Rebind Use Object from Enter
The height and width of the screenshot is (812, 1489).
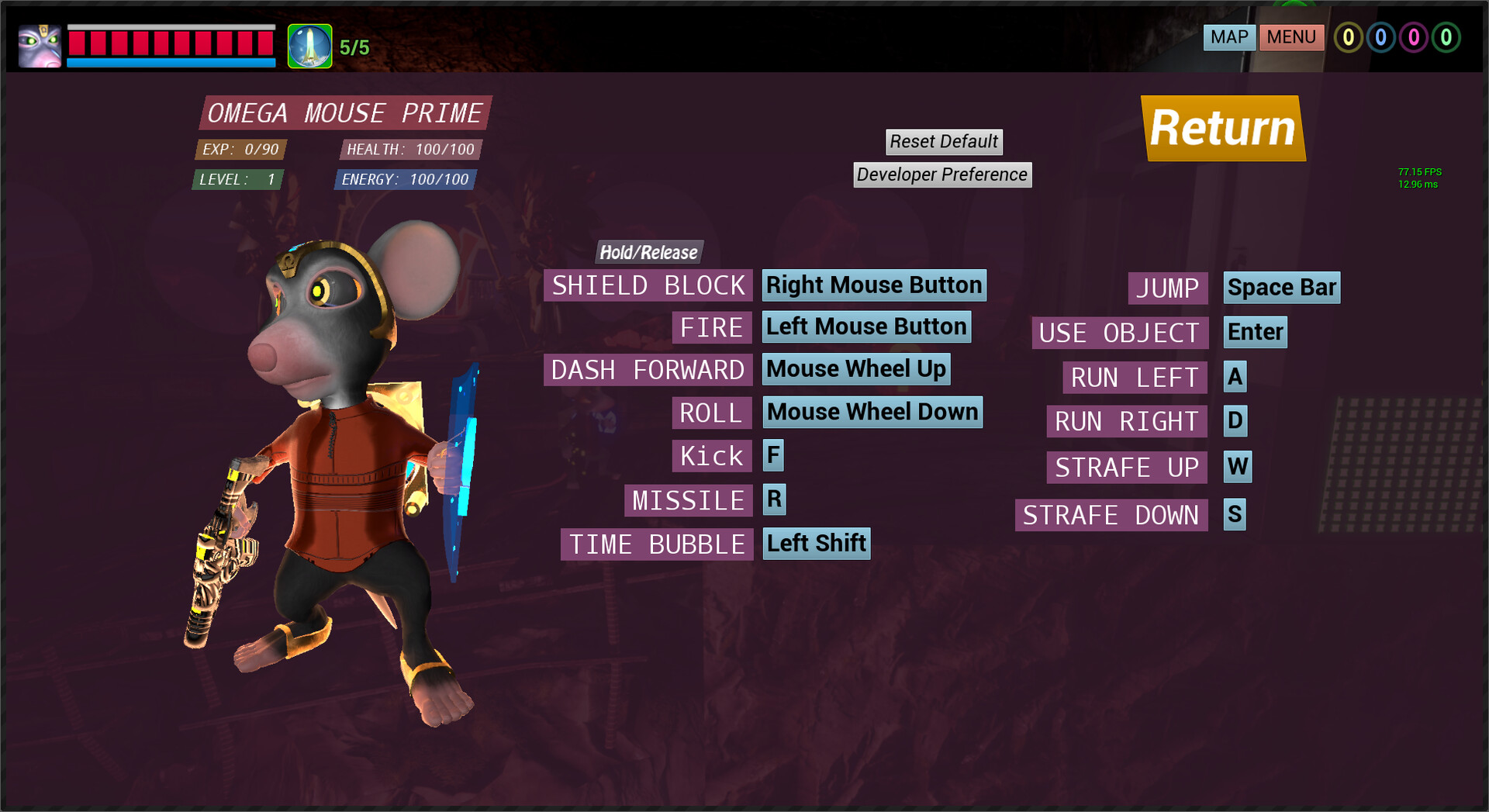click(x=1255, y=332)
